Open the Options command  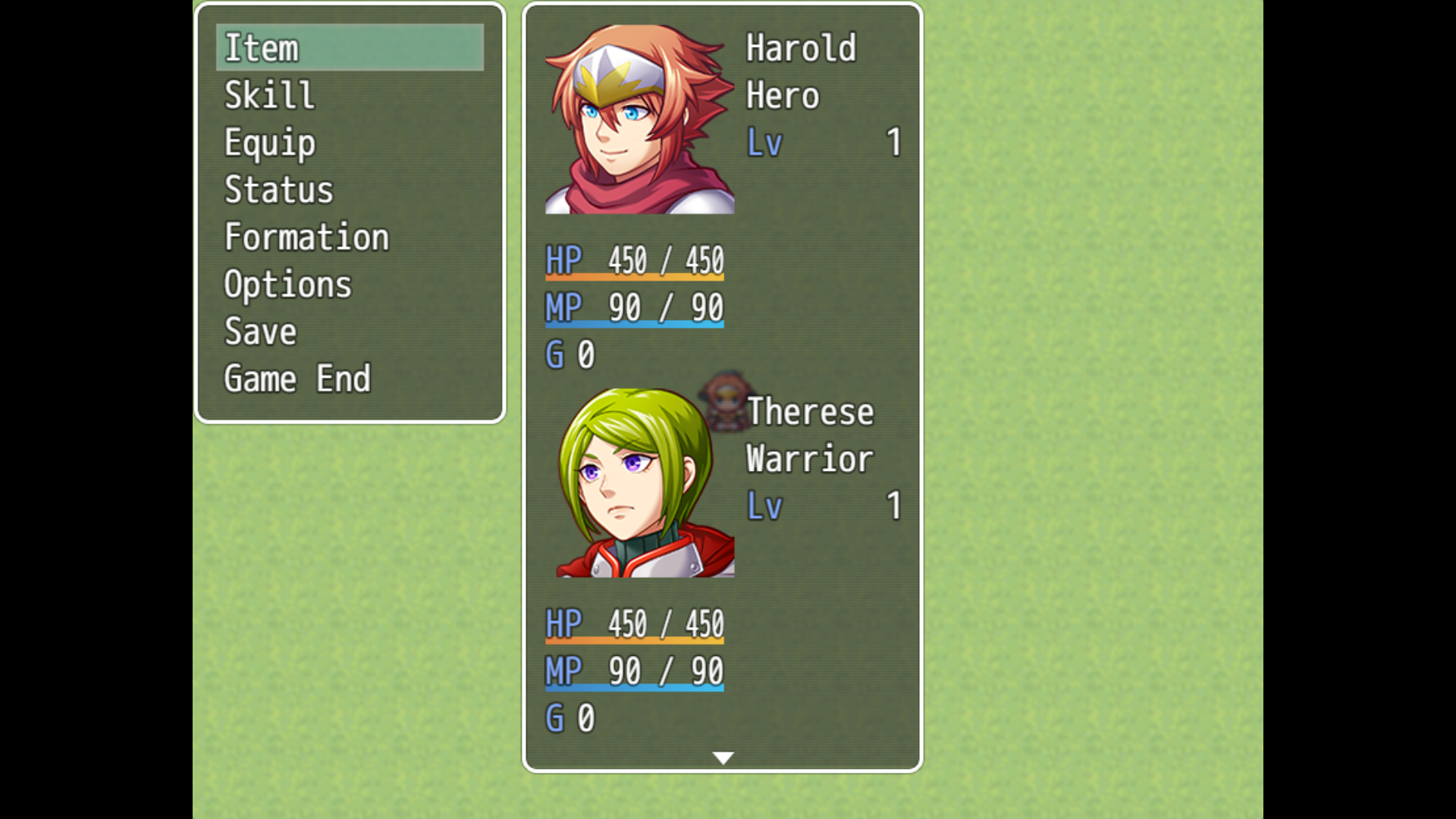point(288,284)
